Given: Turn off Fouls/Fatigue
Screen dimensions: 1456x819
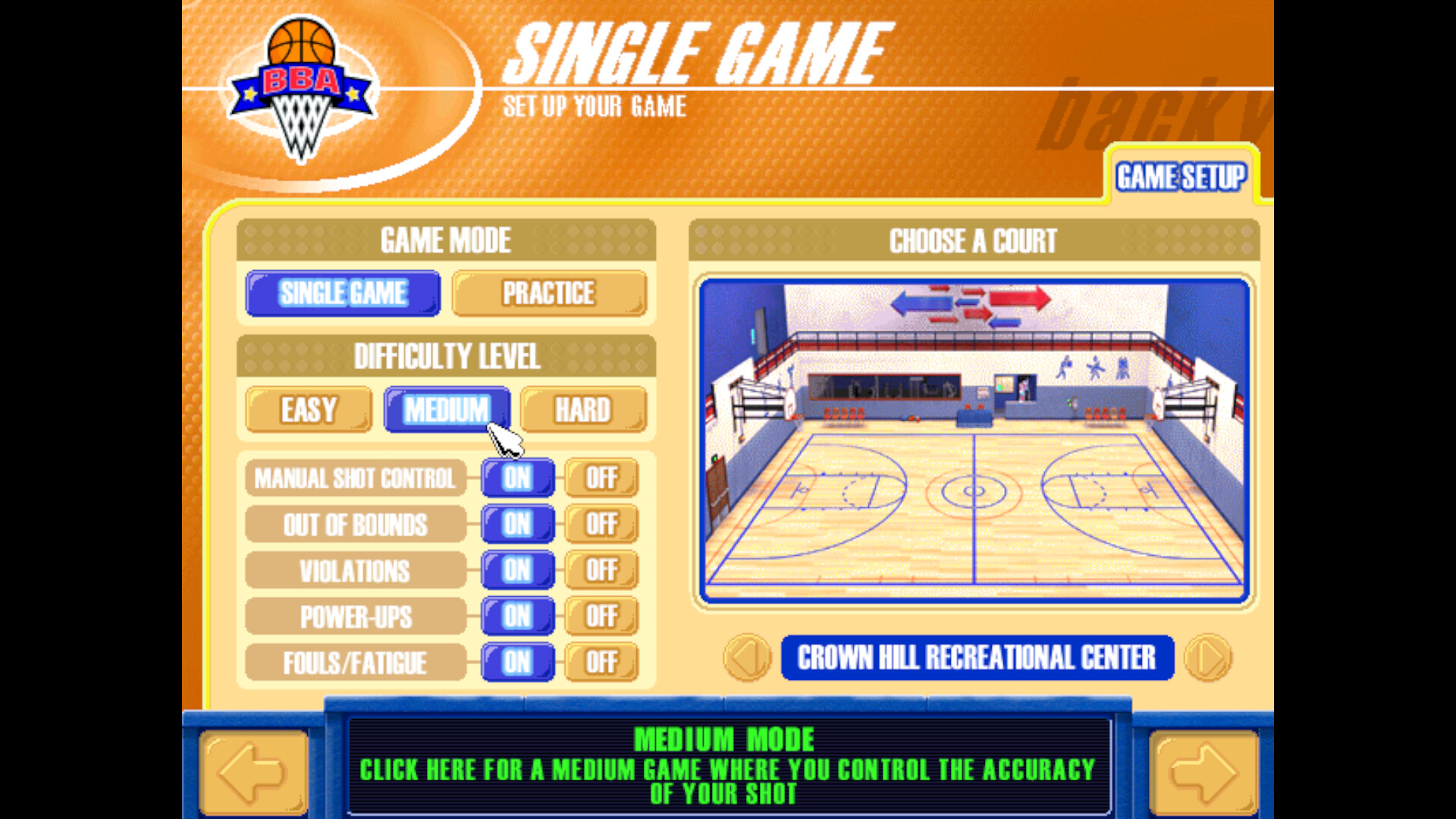Looking at the screenshot, I should tap(601, 662).
